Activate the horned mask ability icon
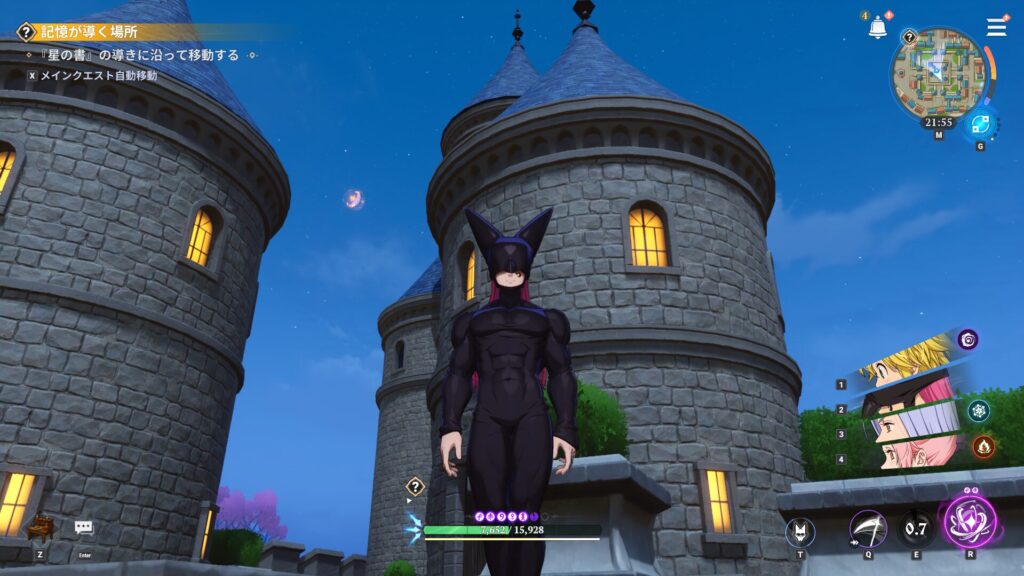This screenshot has height=576, width=1024. 800,532
